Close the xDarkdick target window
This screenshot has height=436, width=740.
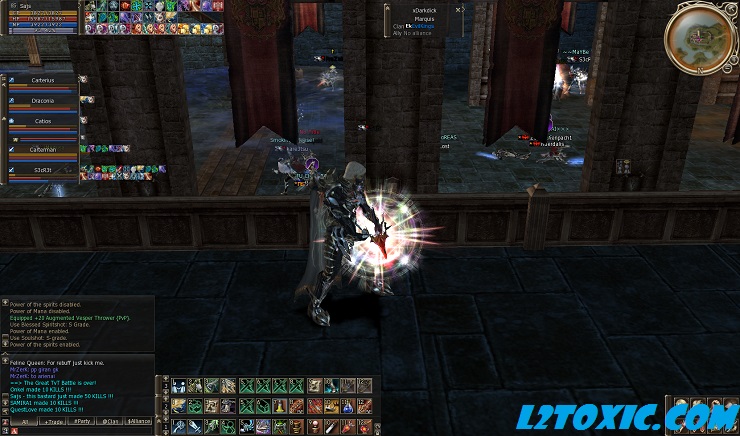(459, 9)
